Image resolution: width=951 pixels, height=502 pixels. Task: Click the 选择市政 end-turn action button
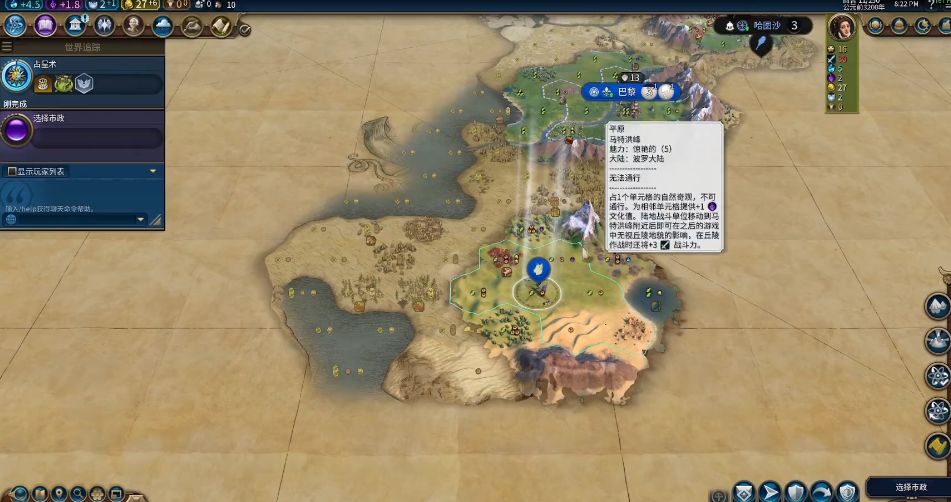(907, 487)
